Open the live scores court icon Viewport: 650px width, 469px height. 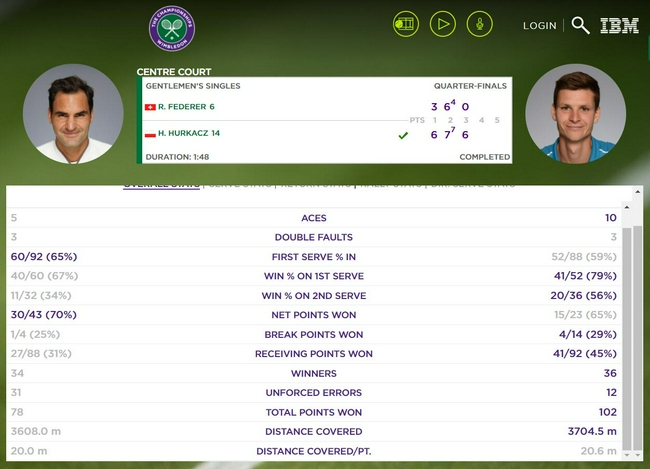[x=405, y=24]
